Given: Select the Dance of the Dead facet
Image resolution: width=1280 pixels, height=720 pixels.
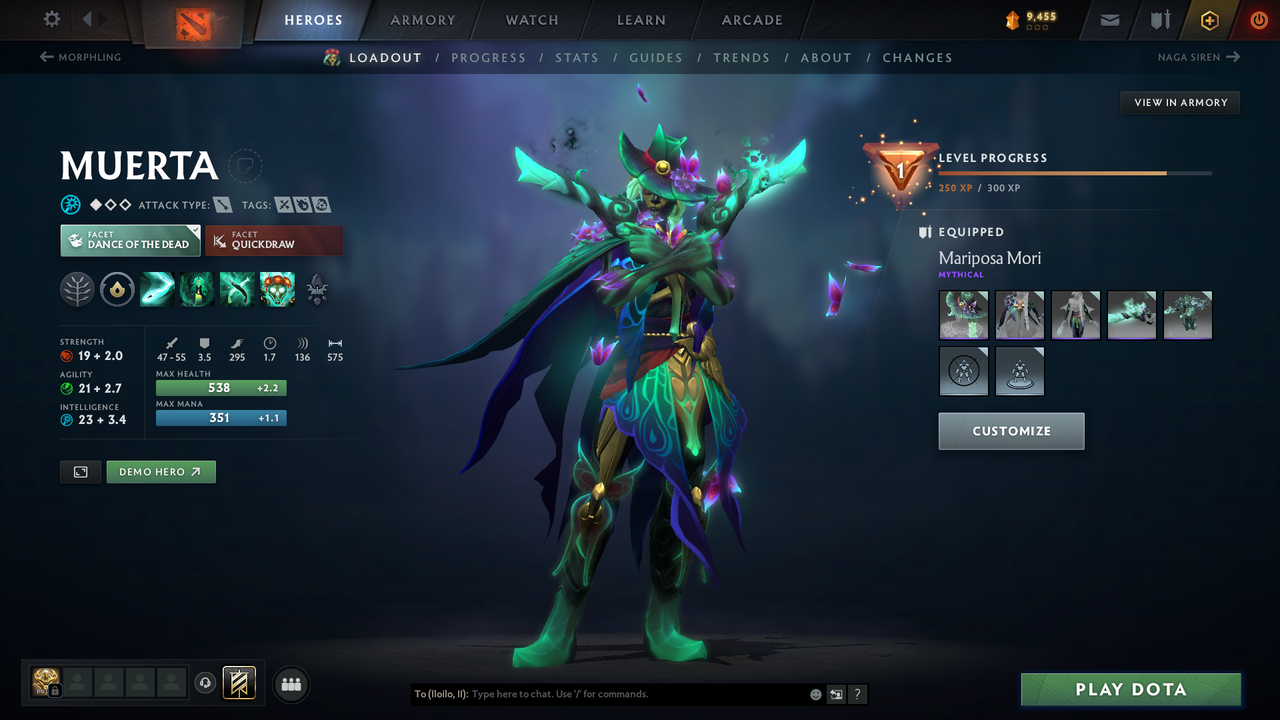Looking at the screenshot, I should click(x=130, y=240).
